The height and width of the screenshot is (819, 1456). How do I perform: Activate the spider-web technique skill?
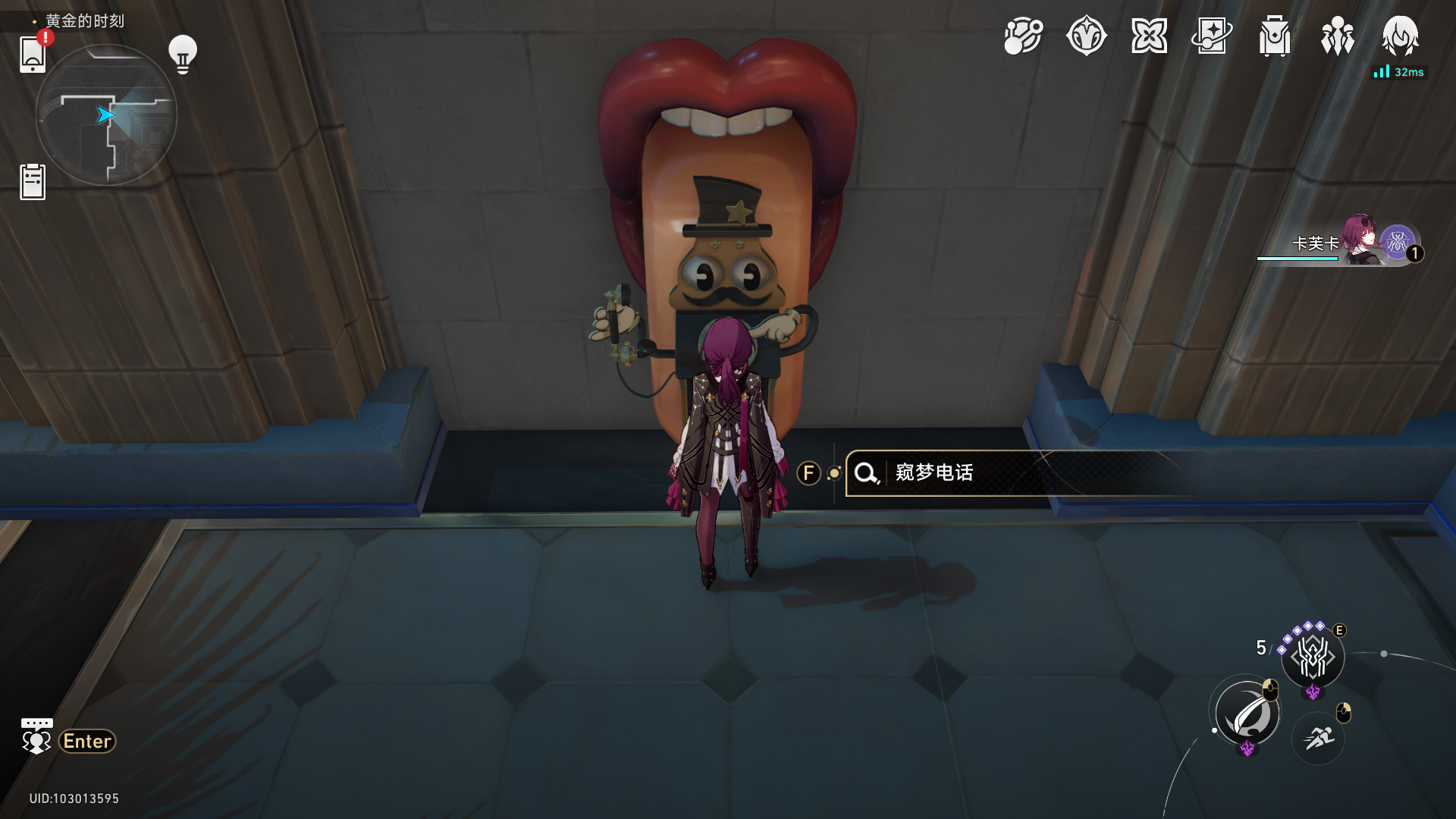(x=1313, y=657)
